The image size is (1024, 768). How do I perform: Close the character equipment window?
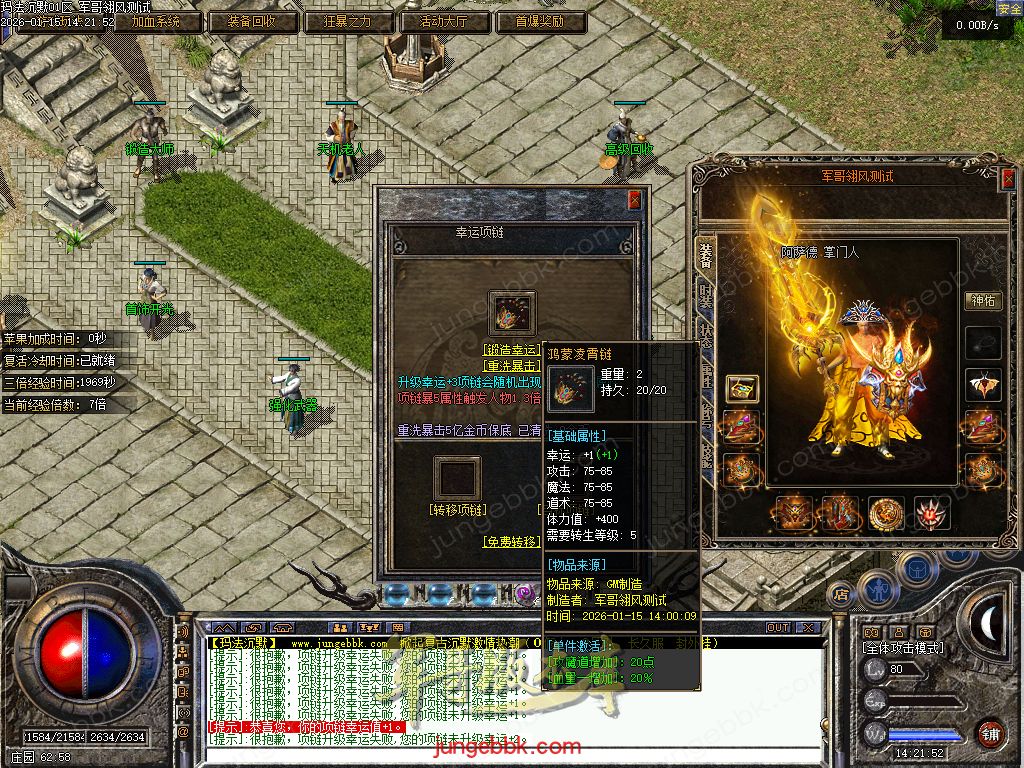click(x=1005, y=177)
